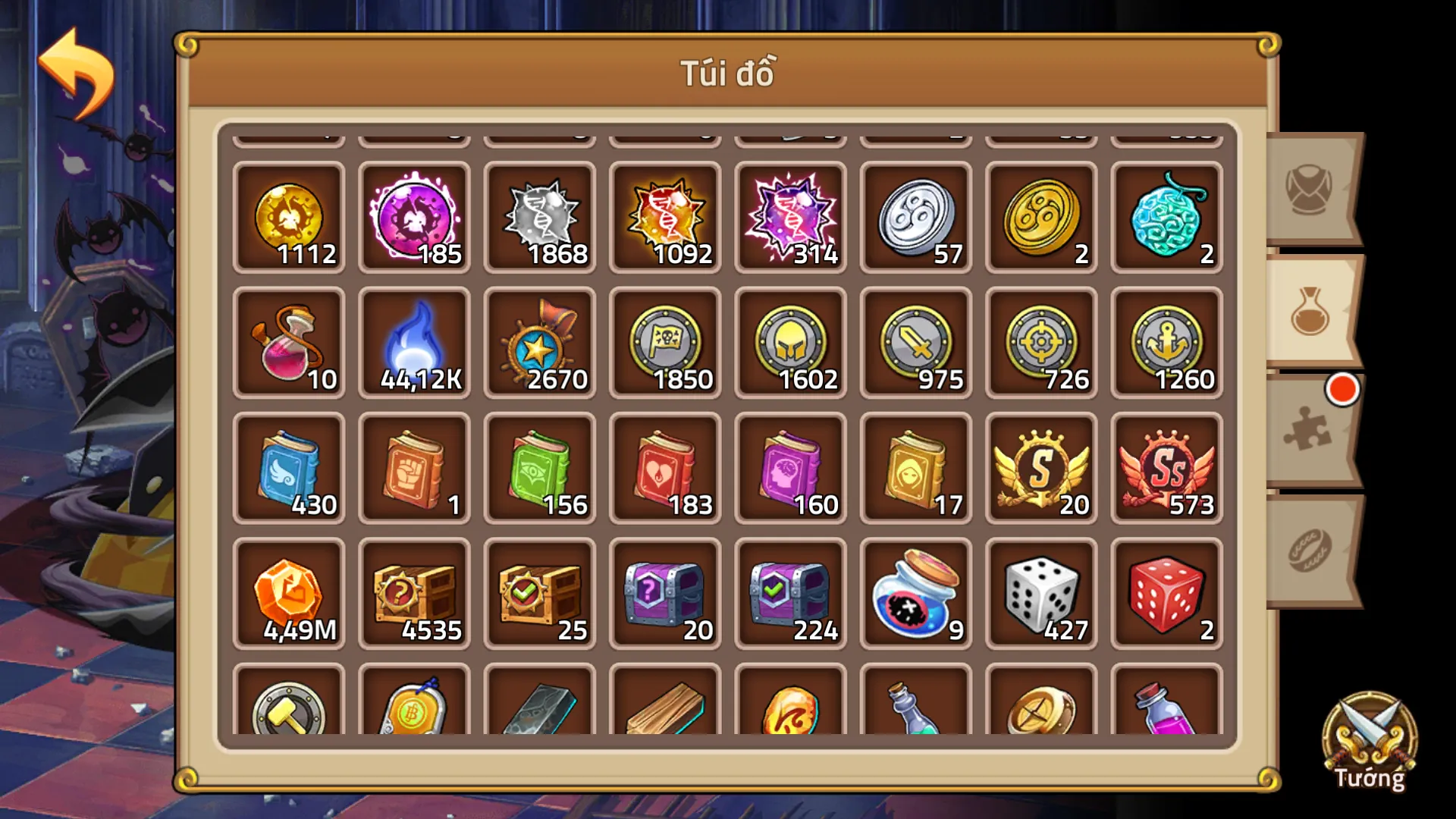Open the purple question-mark chest showing 20
This screenshot has width=1456, height=819.
click(665, 595)
